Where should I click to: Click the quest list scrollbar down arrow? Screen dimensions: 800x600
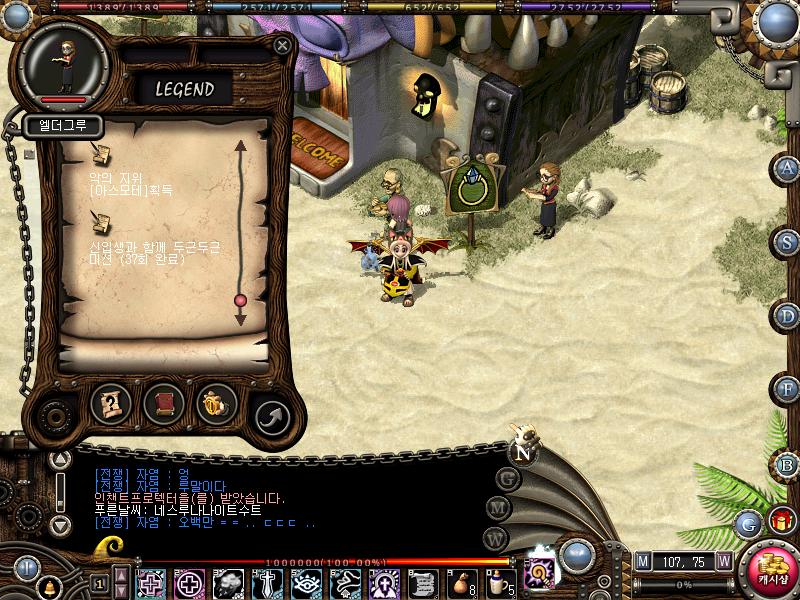[240, 319]
